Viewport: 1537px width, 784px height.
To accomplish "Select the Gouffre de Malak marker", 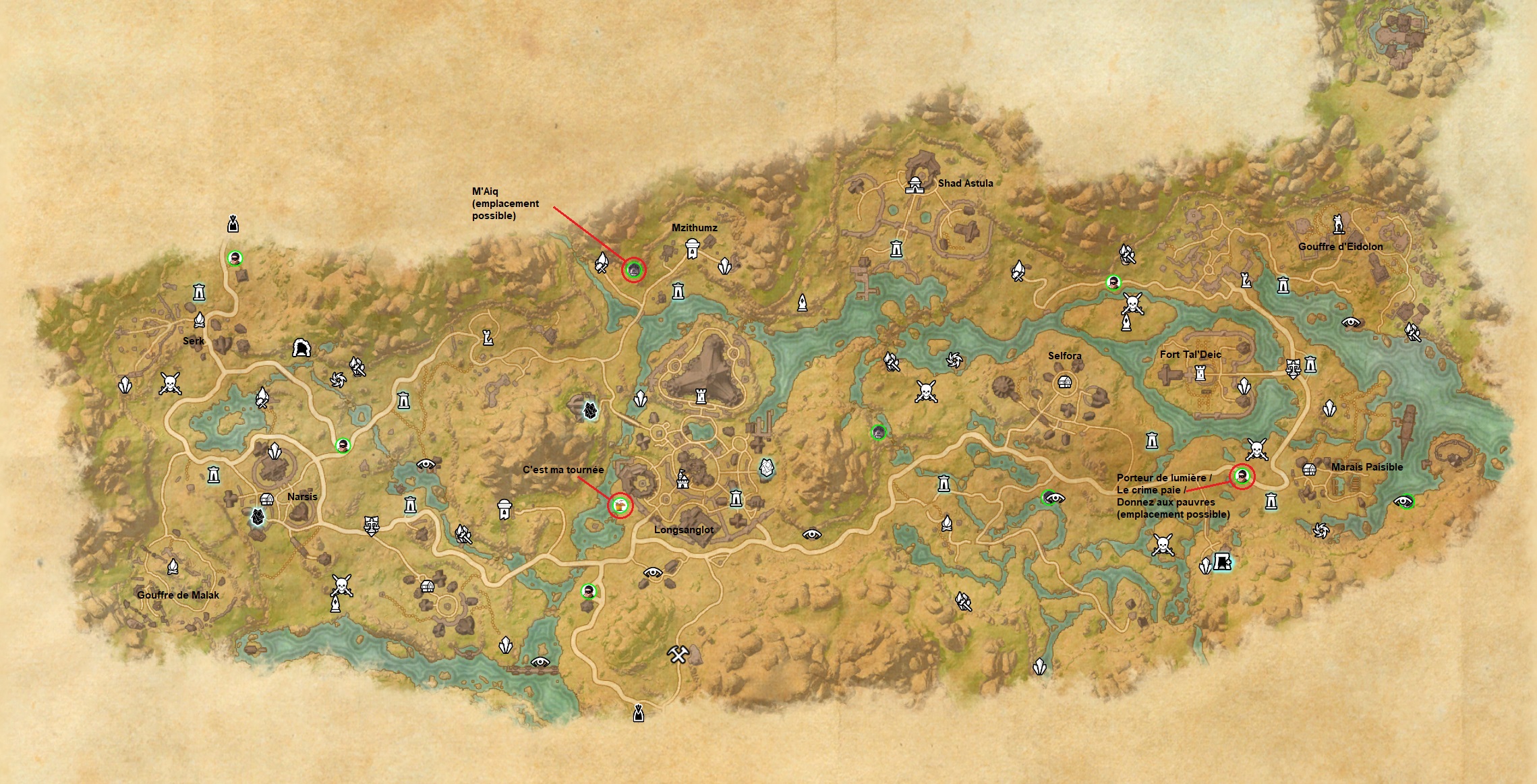I will tap(173, 567).
